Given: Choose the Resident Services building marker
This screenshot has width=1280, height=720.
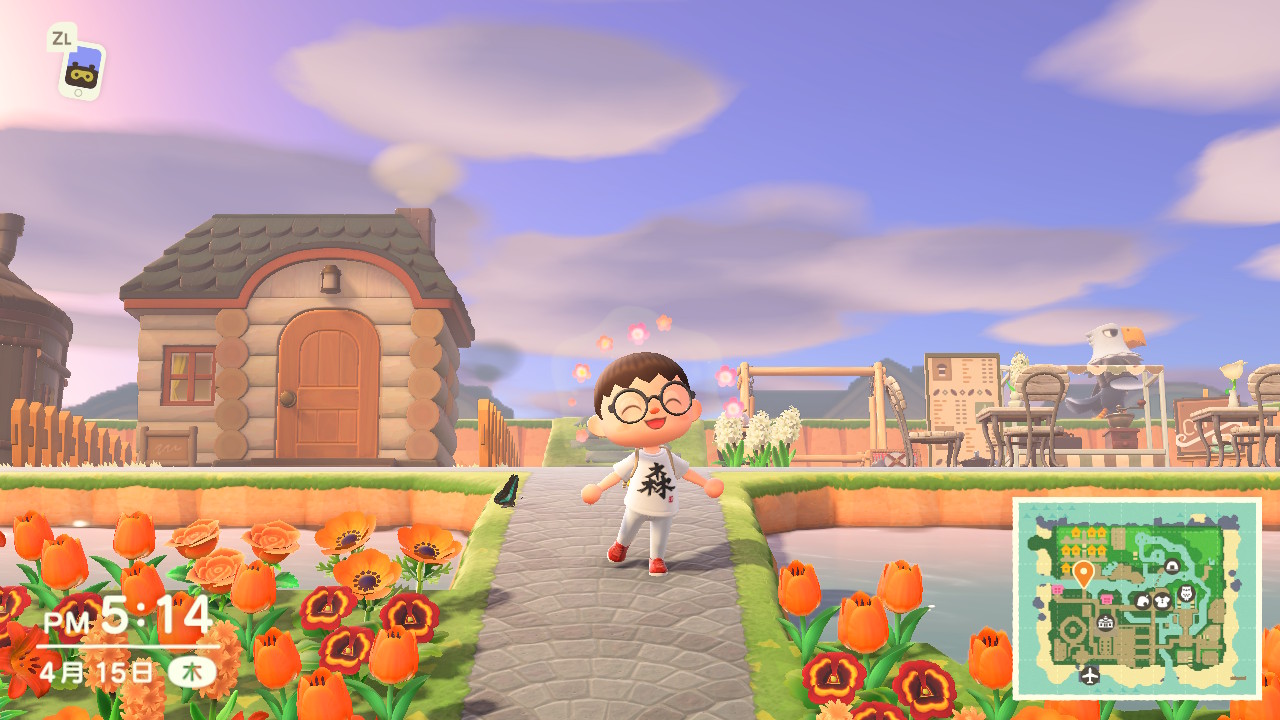Looking at the screenshot, I should coord(1106,623).
